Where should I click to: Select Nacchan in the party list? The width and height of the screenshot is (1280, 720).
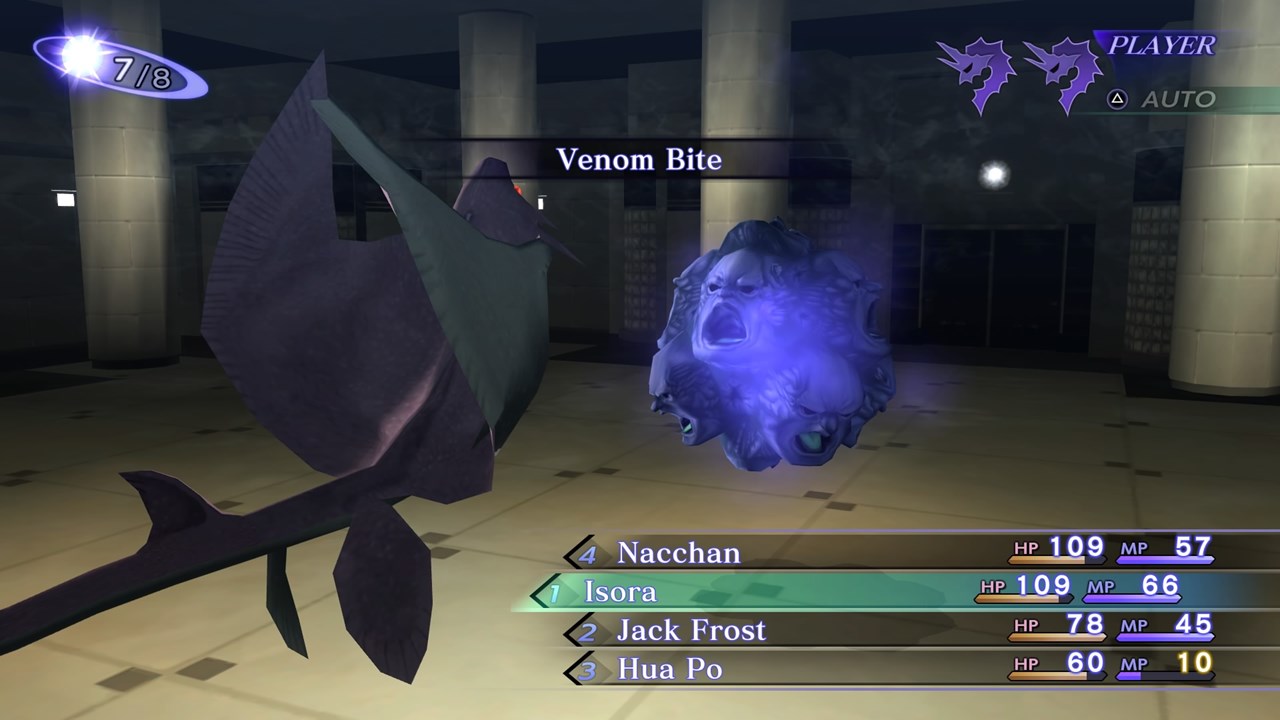pos(679,552)
